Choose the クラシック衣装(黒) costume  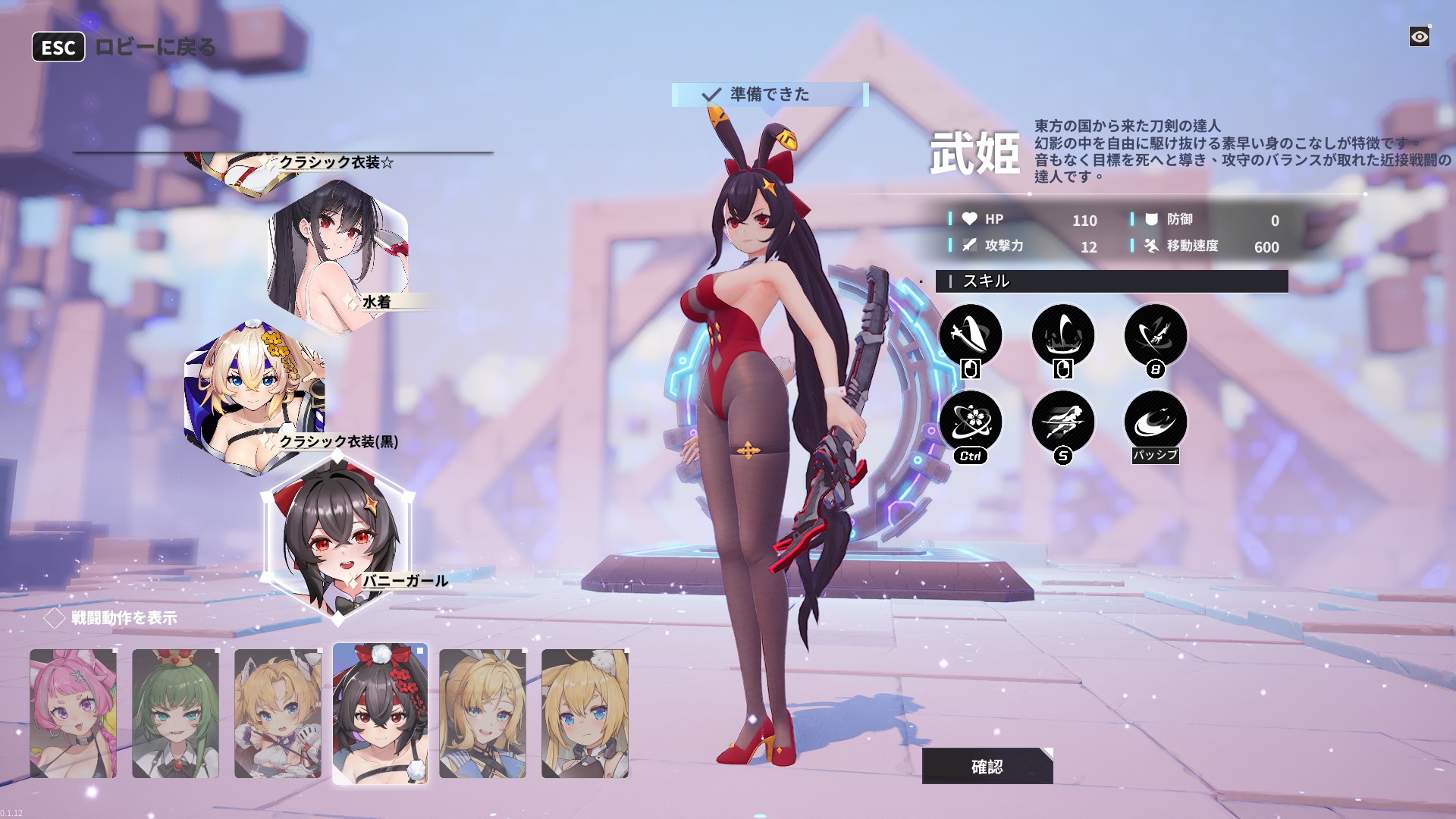(x=255, y=397)
